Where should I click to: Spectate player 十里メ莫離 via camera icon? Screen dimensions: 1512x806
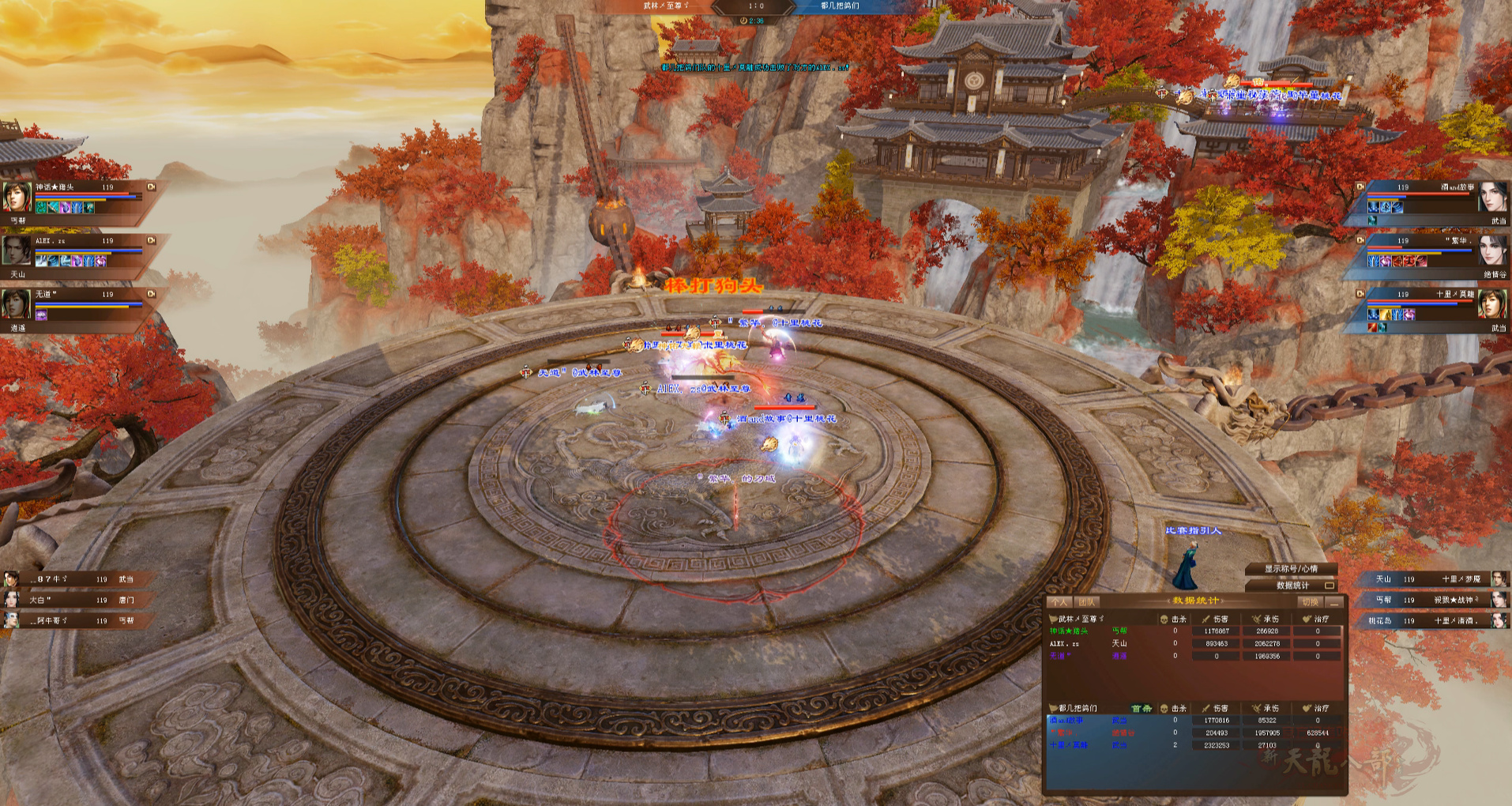click(x=1360, y=294)
